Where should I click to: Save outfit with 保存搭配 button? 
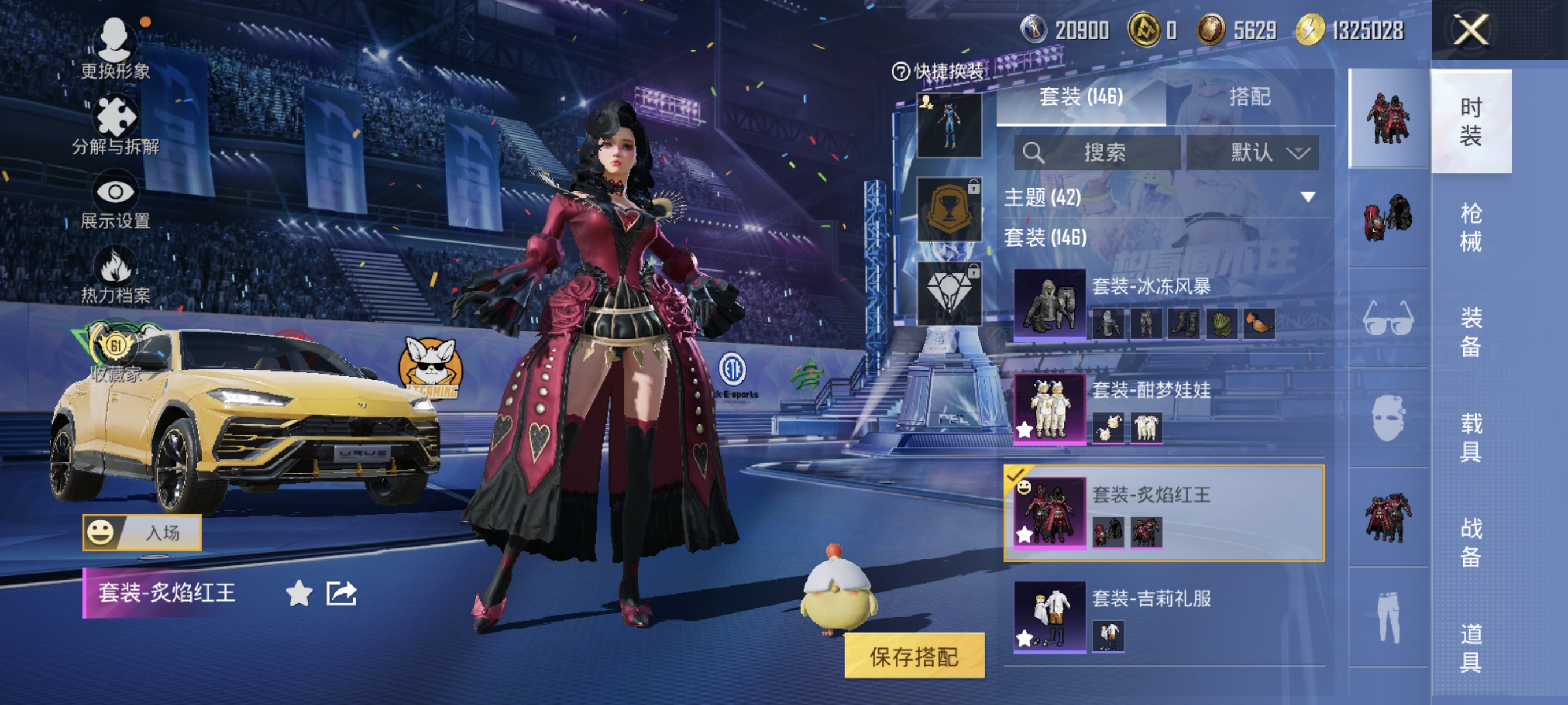click(x=914, y=656)
